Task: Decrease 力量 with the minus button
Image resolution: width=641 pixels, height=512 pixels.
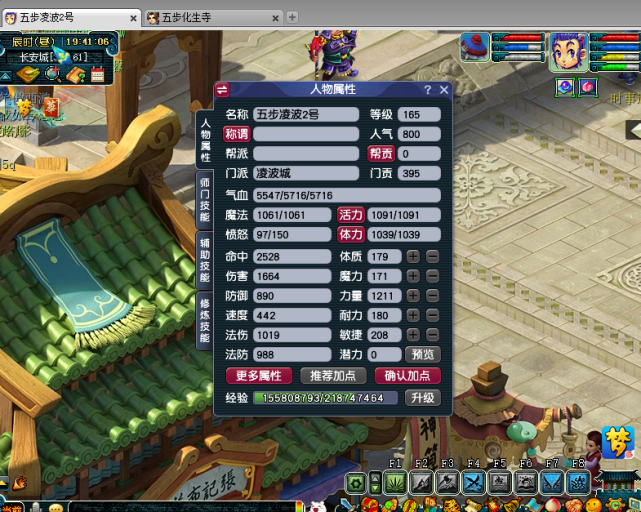Action: pyautogui.click(x=432, y=296)
